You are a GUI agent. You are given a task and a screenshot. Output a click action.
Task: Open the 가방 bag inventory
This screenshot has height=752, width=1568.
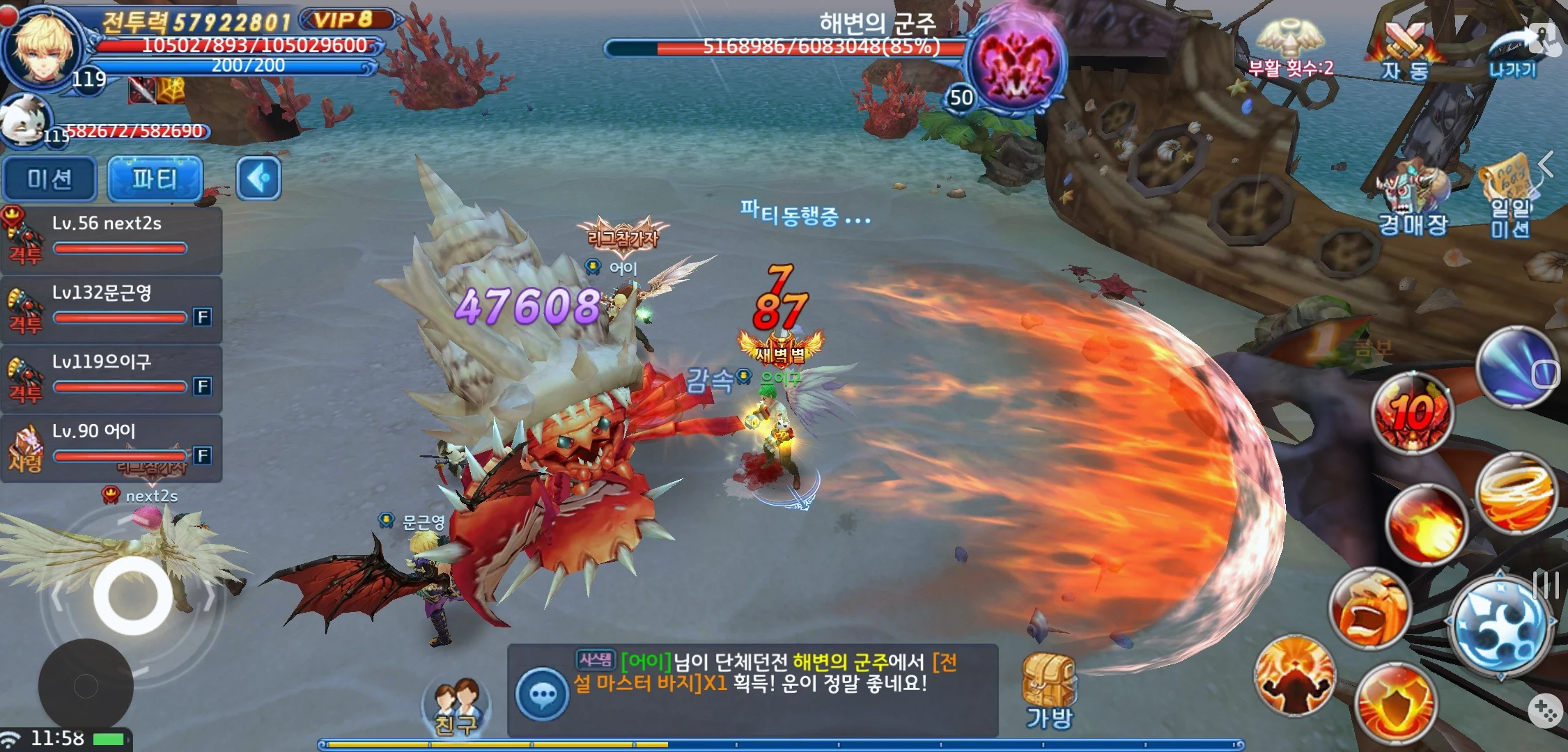click(1049, 691)
